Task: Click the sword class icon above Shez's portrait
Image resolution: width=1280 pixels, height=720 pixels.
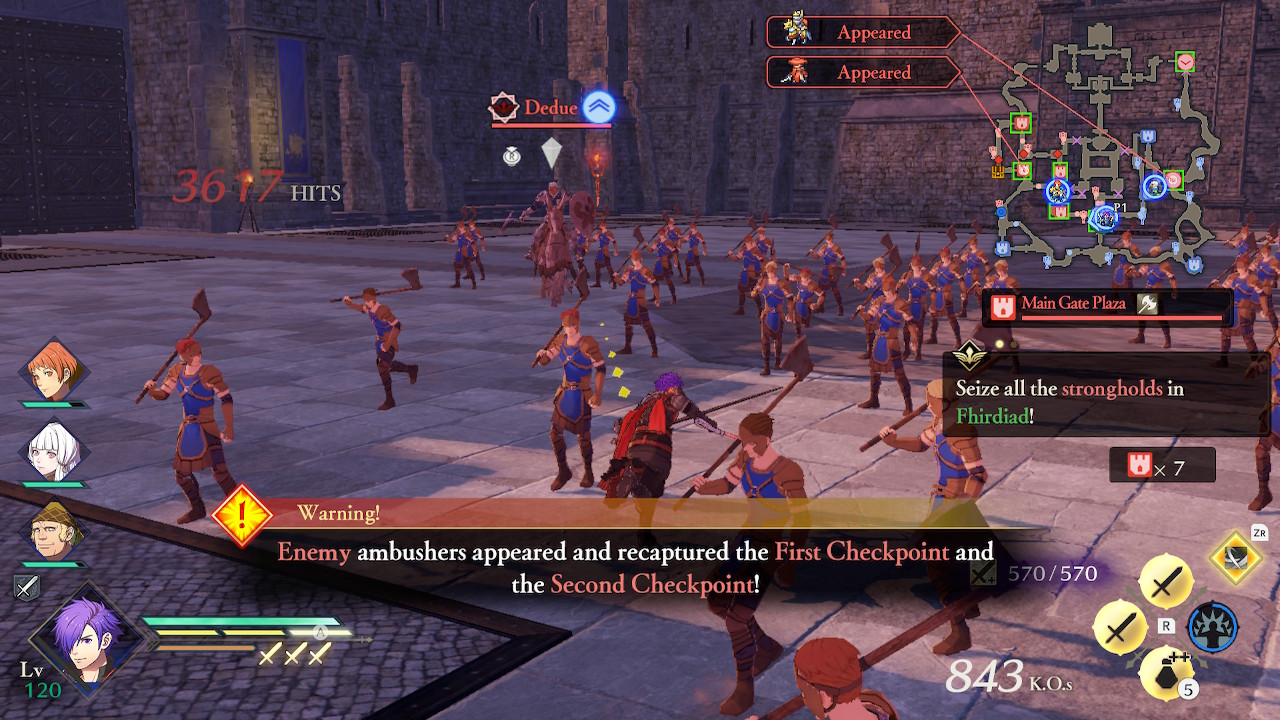Action: click(x=28, y=588)
